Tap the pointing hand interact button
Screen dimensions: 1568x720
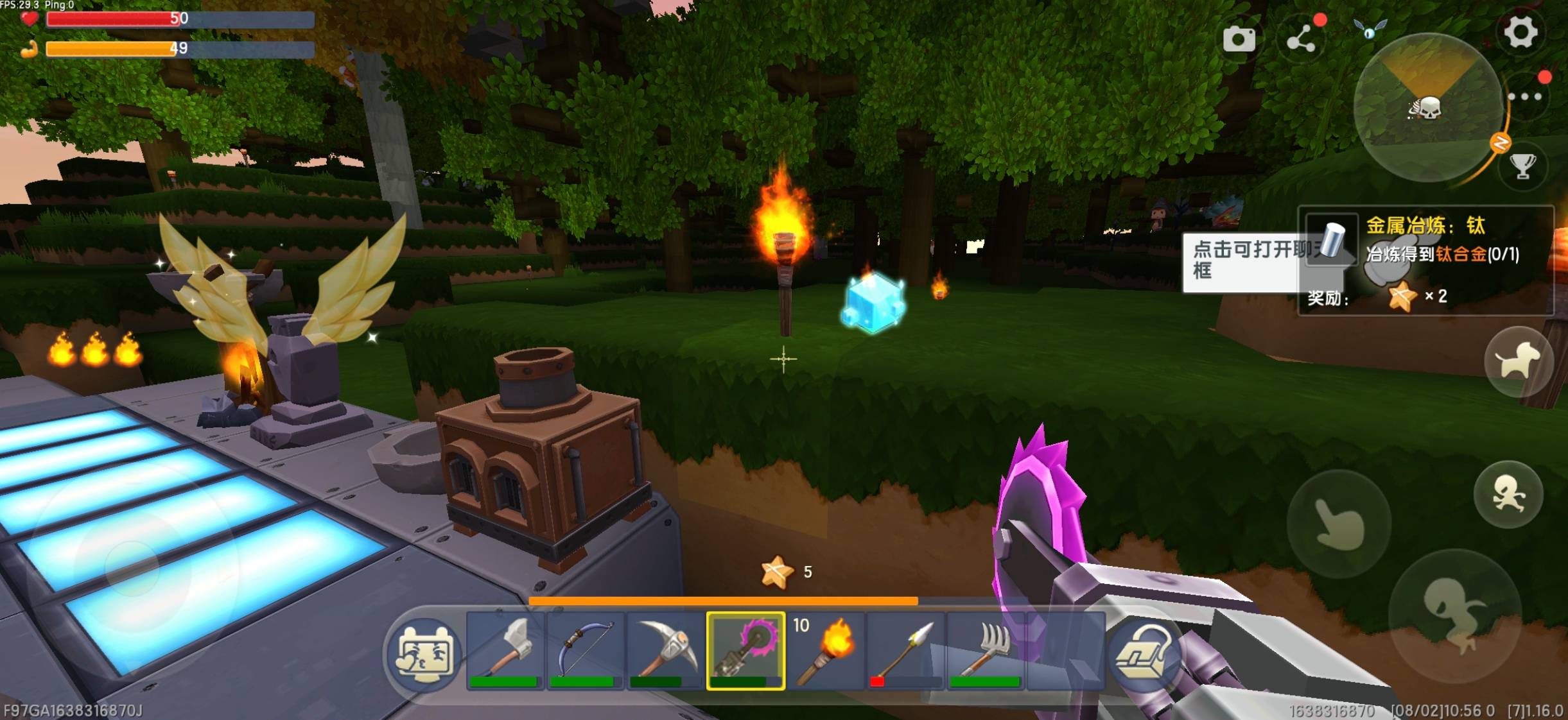1339,524
